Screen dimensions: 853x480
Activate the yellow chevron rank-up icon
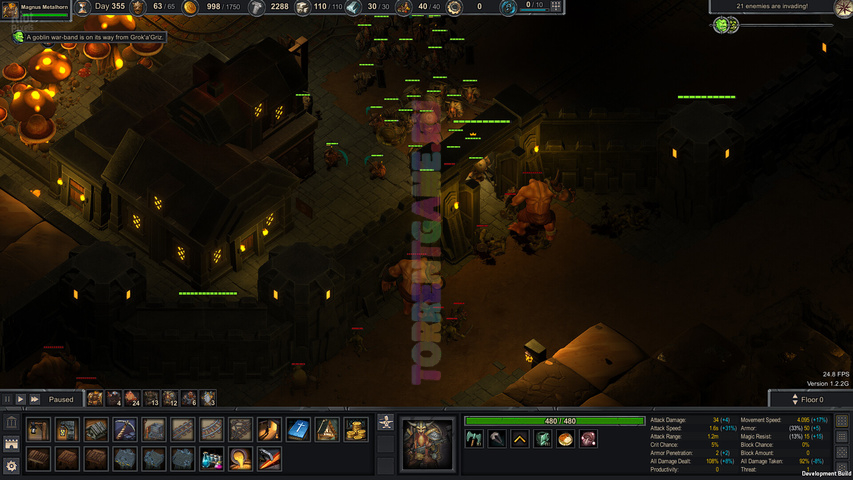pyautogui.click(x=520, y=439)
